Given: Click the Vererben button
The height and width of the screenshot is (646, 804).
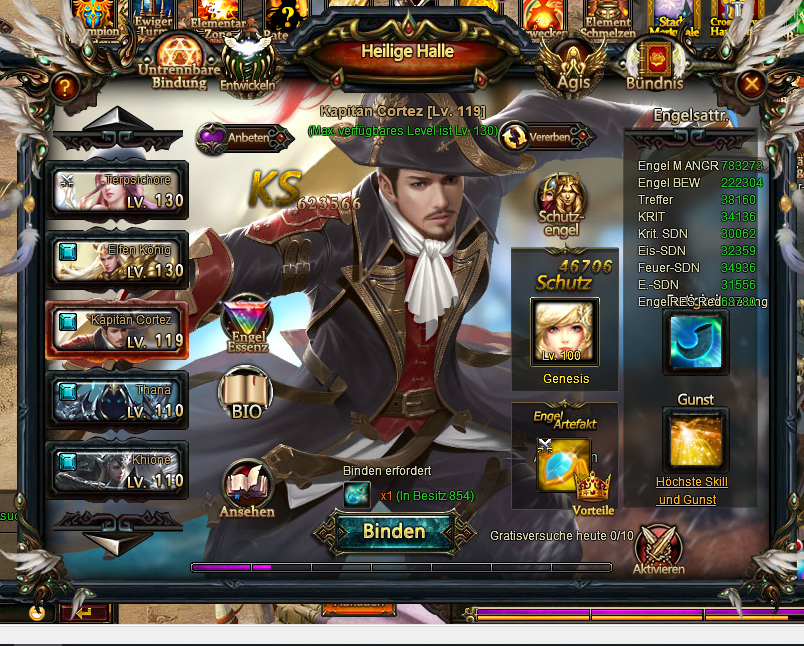Looking at the screenshot, I should point(542,137).
